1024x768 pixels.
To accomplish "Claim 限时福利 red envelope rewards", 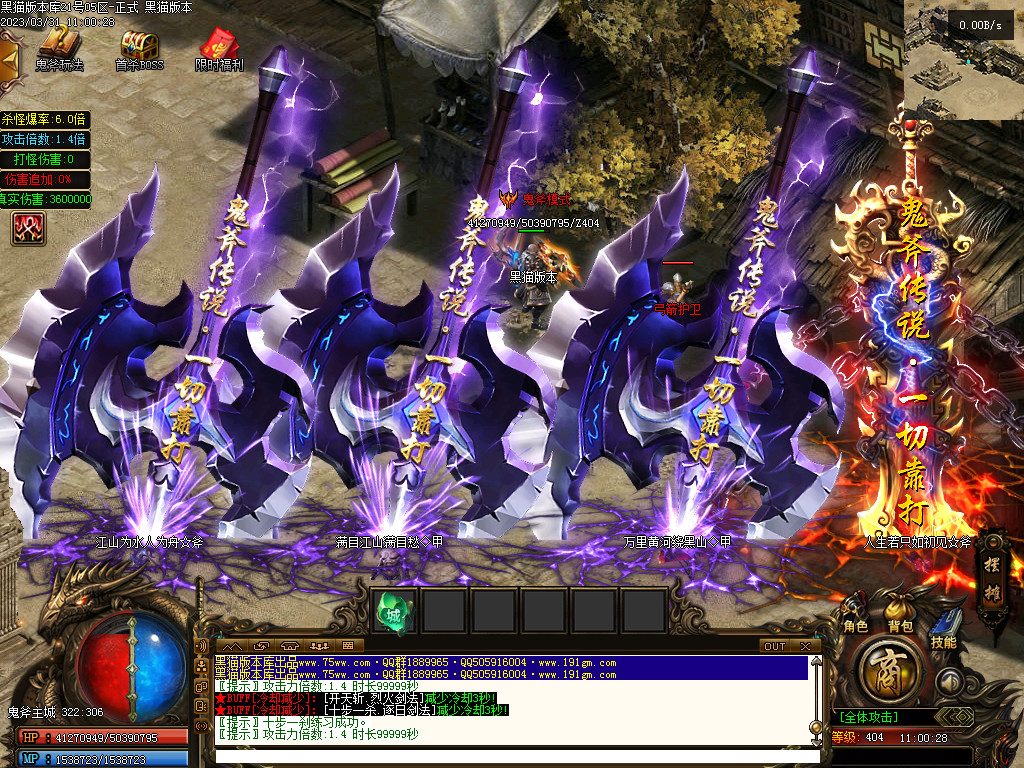I will tap(219, 48).
